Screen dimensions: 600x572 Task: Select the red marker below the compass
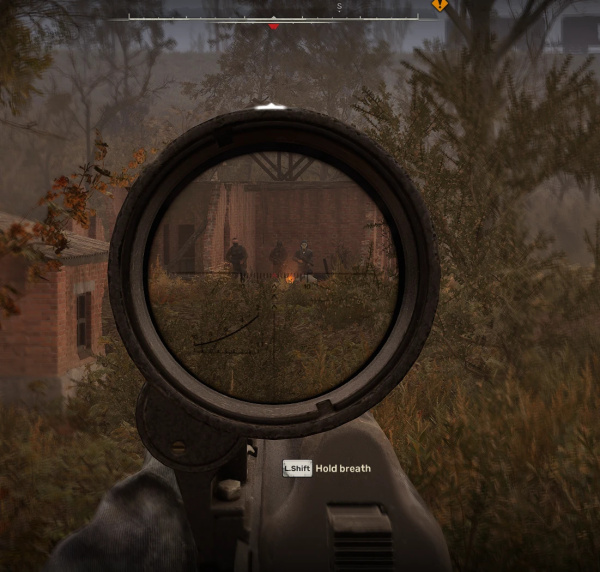point(274,26)
